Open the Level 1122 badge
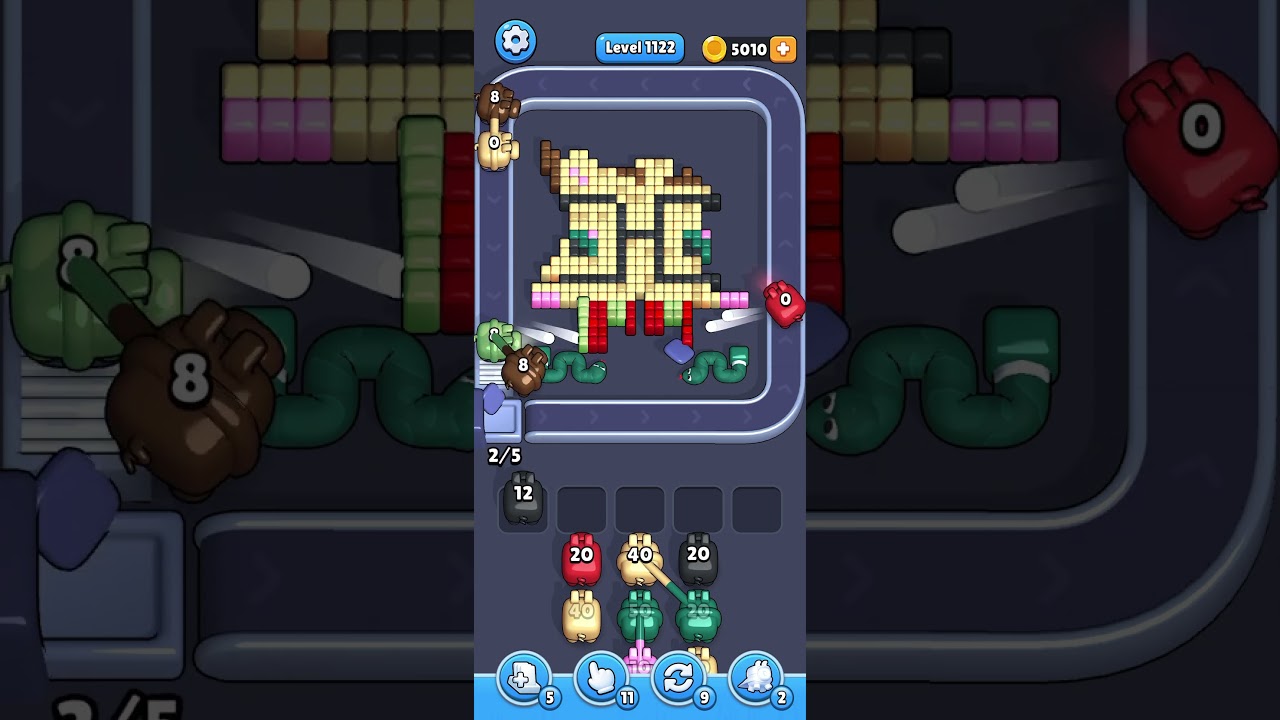This screenshot has height=720, width=1280. pos(639,47)
